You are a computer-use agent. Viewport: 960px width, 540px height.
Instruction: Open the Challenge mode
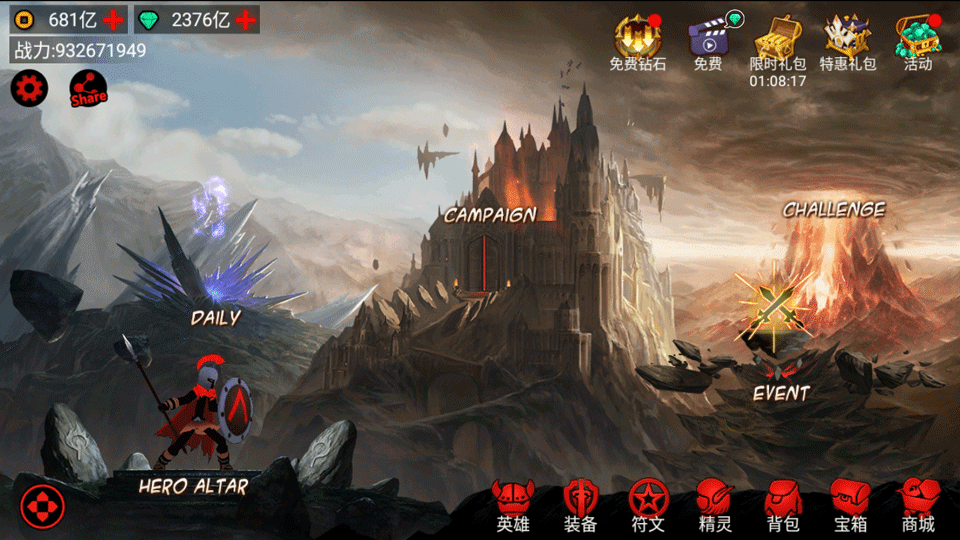coord(833,210)
